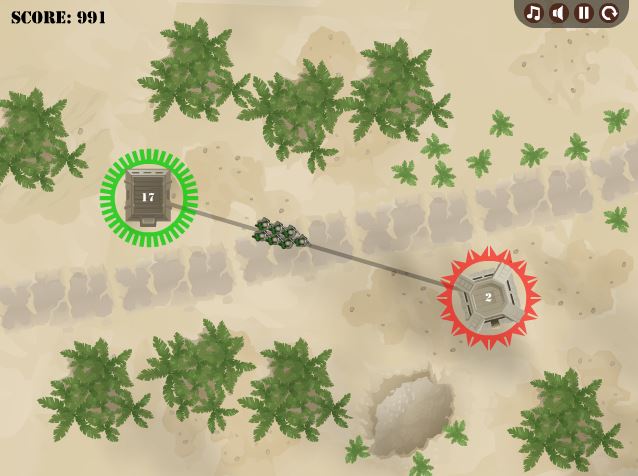Toggle the music note button
This screenshot has width=638, height=476.
point(533,13)
